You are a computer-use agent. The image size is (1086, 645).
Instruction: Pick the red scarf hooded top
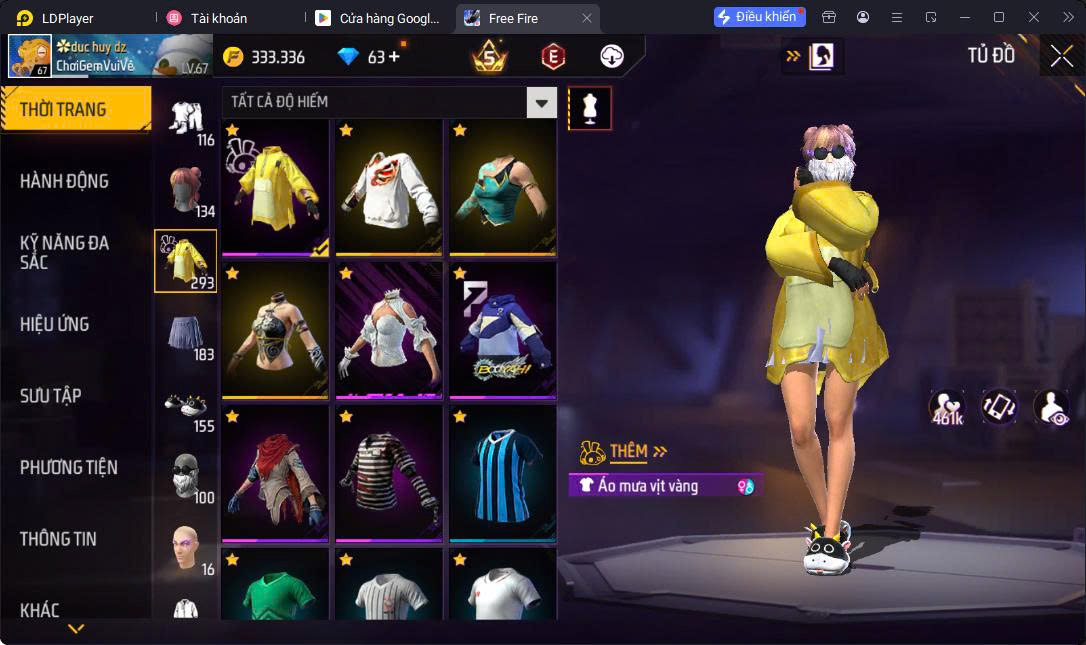pyautogui.click(x=275, y=472)
